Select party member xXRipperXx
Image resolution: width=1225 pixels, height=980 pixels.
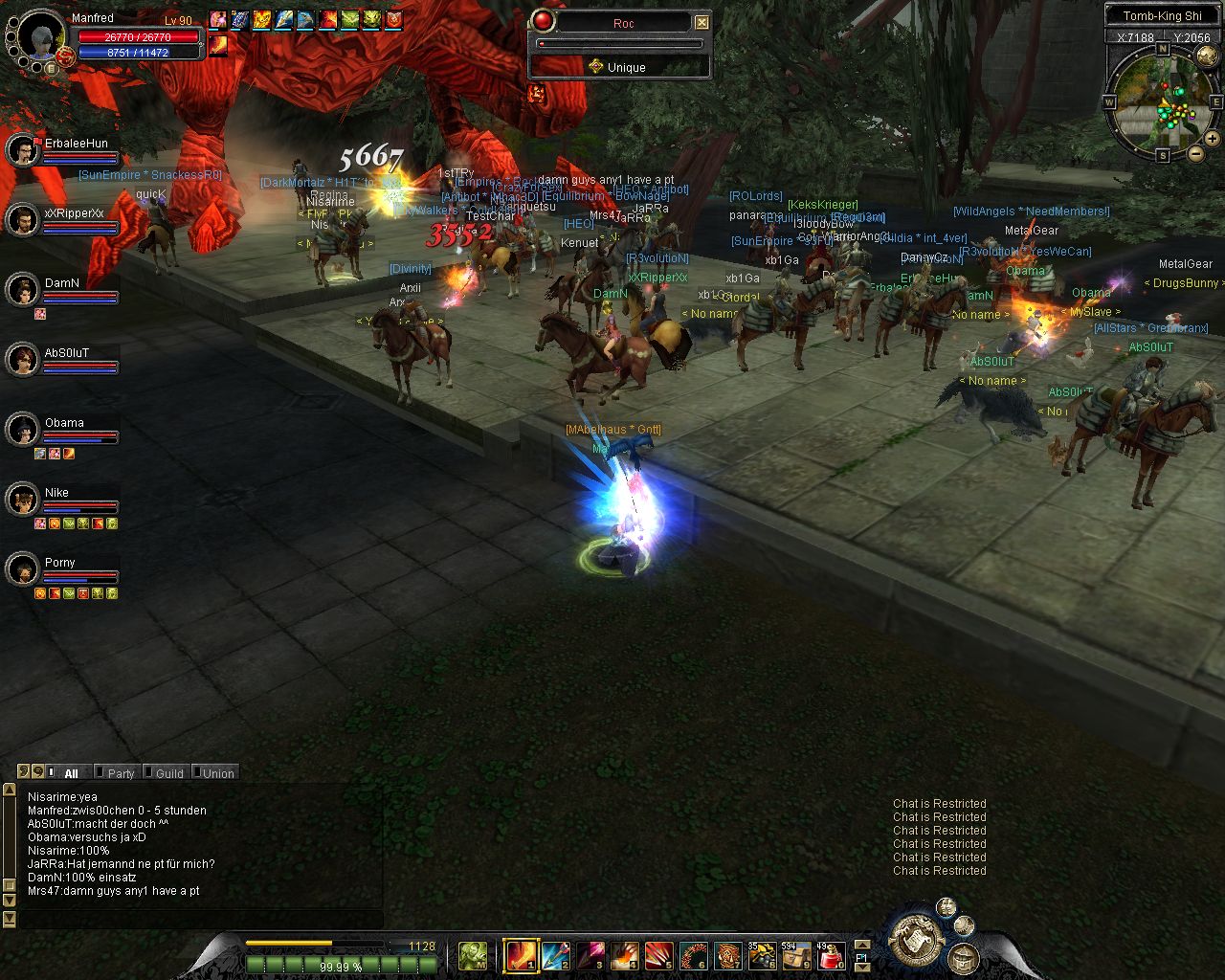[22, 220]
